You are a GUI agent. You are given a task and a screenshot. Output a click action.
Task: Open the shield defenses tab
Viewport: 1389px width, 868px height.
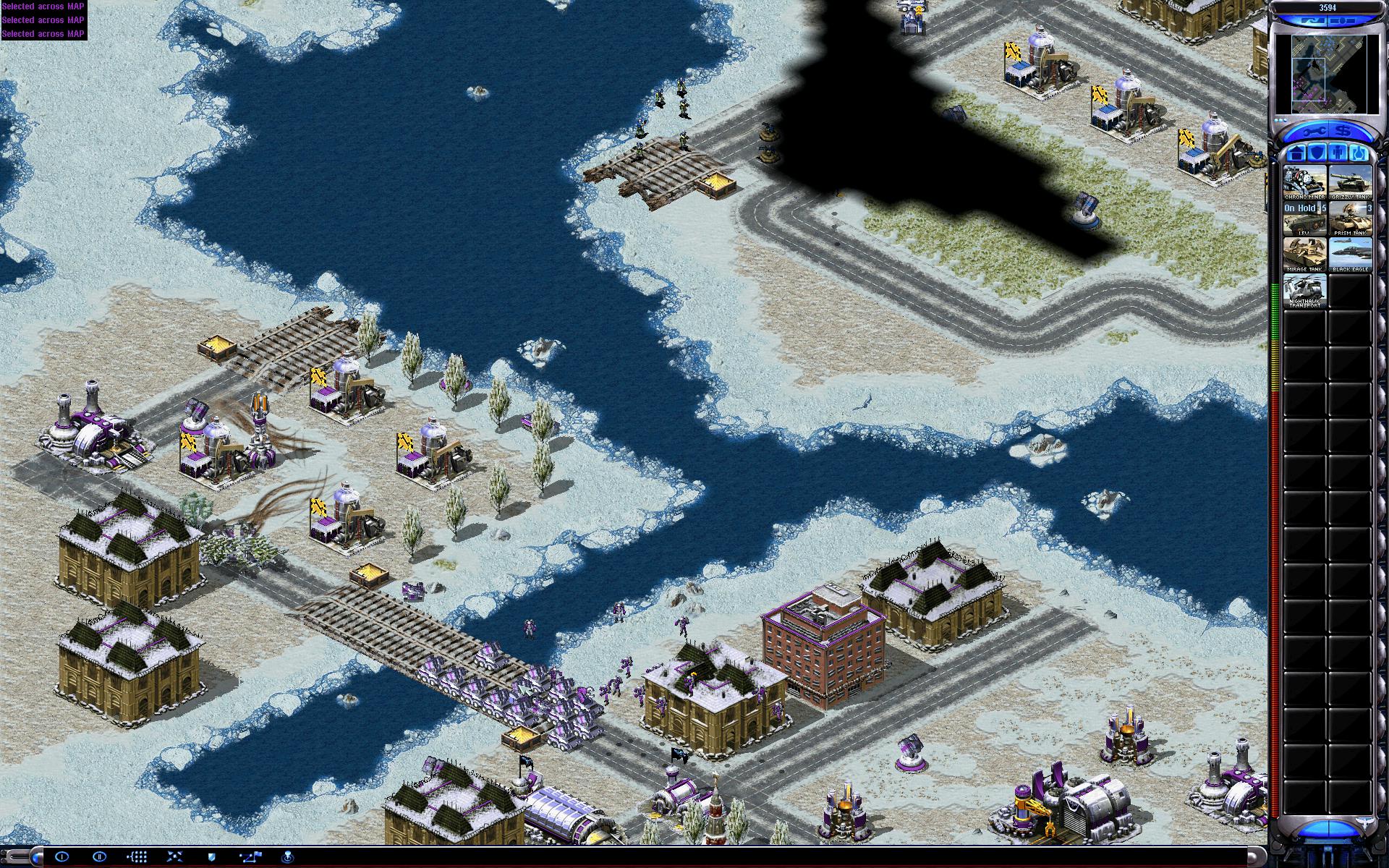pos(1317,153)
